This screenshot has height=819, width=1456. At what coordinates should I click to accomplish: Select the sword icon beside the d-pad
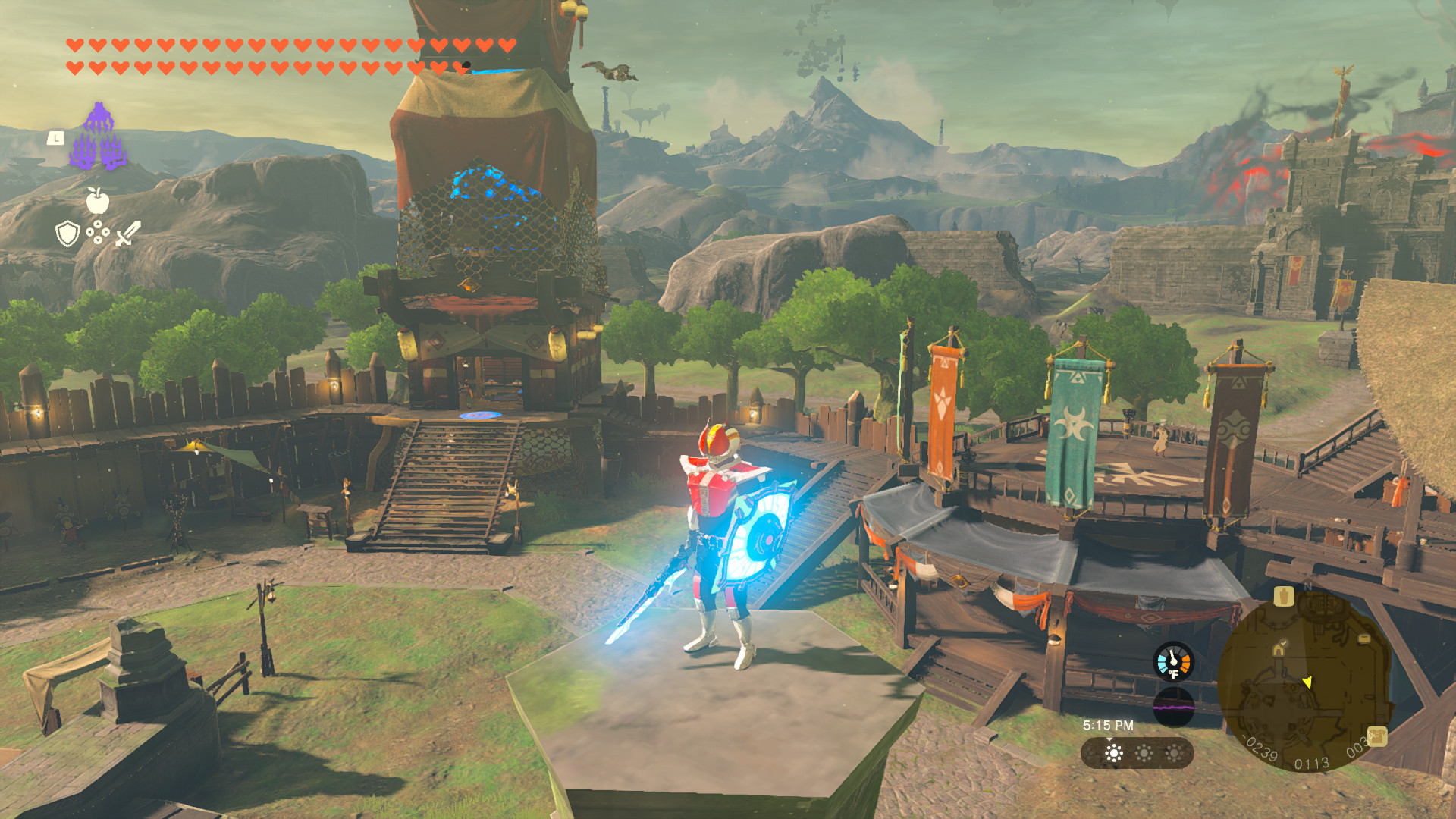tap(128, 234)
